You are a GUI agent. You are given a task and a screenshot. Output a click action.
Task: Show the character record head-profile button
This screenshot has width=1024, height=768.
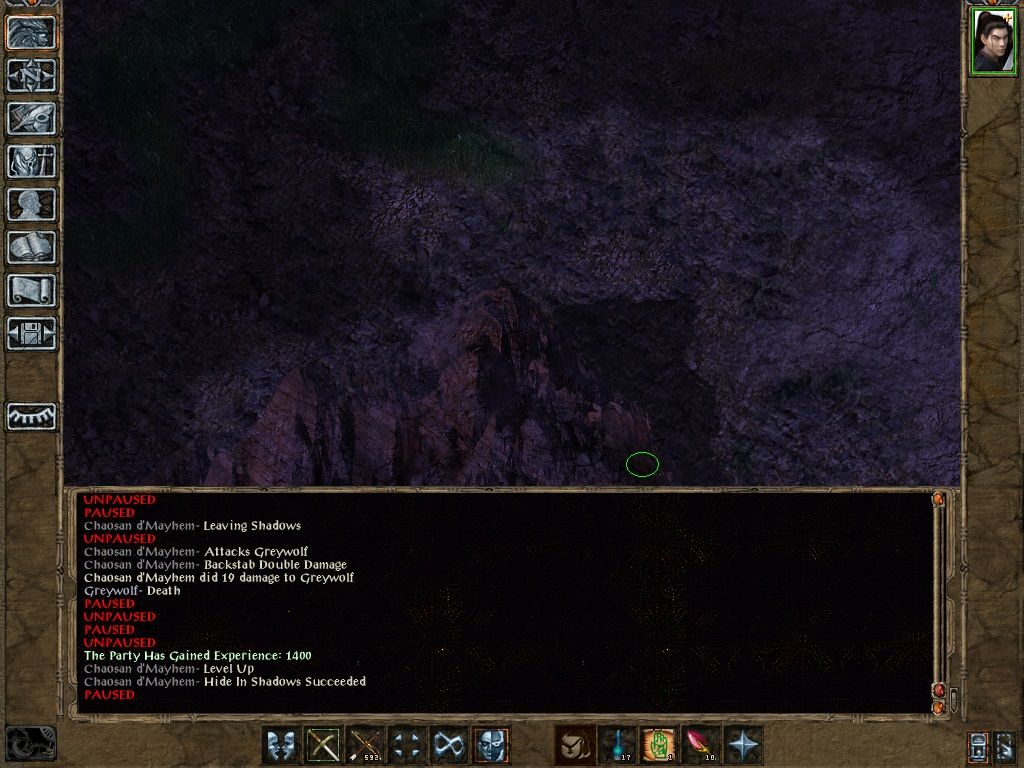pos(31,204)
